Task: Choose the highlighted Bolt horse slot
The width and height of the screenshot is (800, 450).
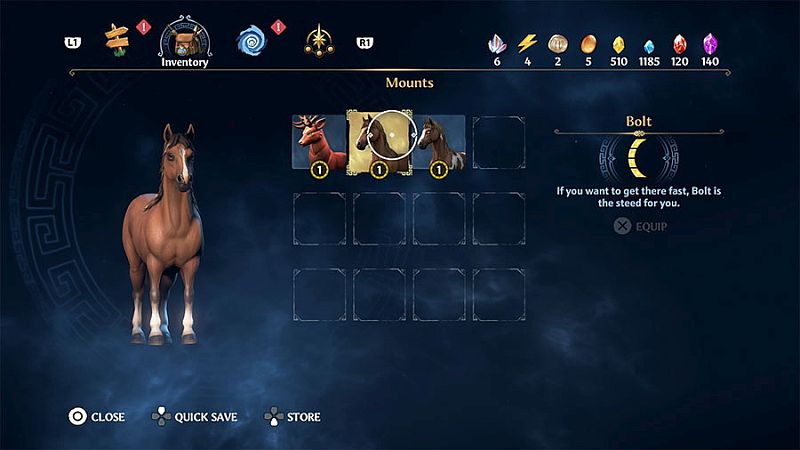Action: 378,143
